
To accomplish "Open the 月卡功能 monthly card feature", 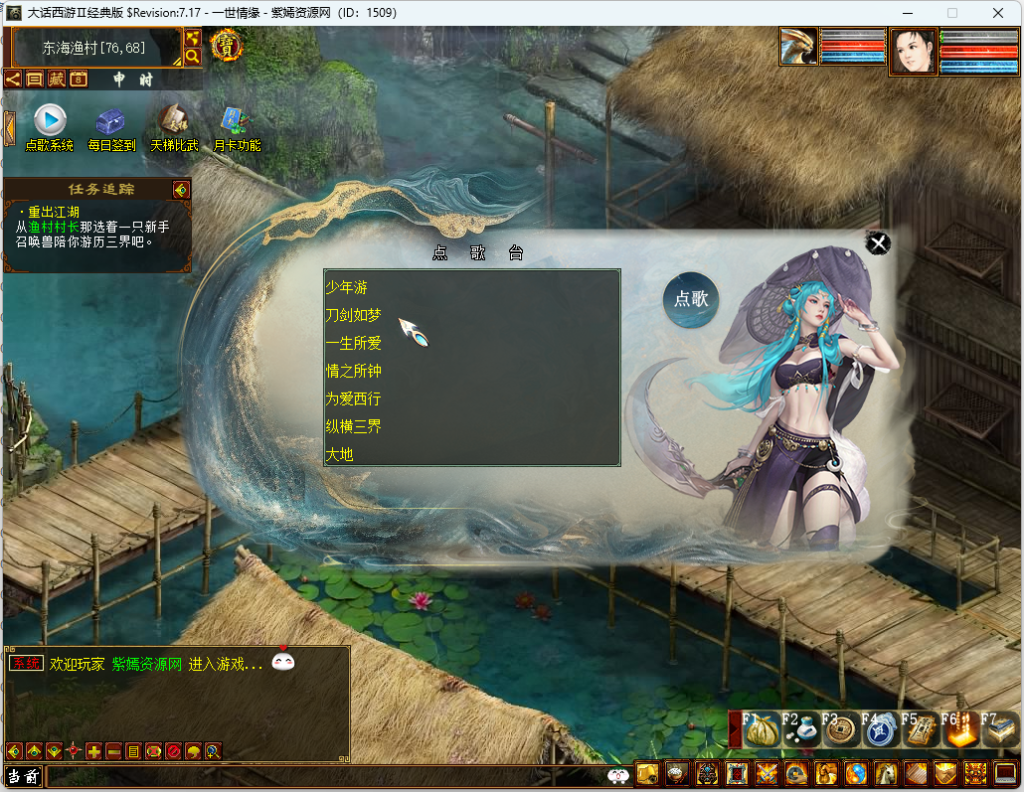I will (236, 120).
